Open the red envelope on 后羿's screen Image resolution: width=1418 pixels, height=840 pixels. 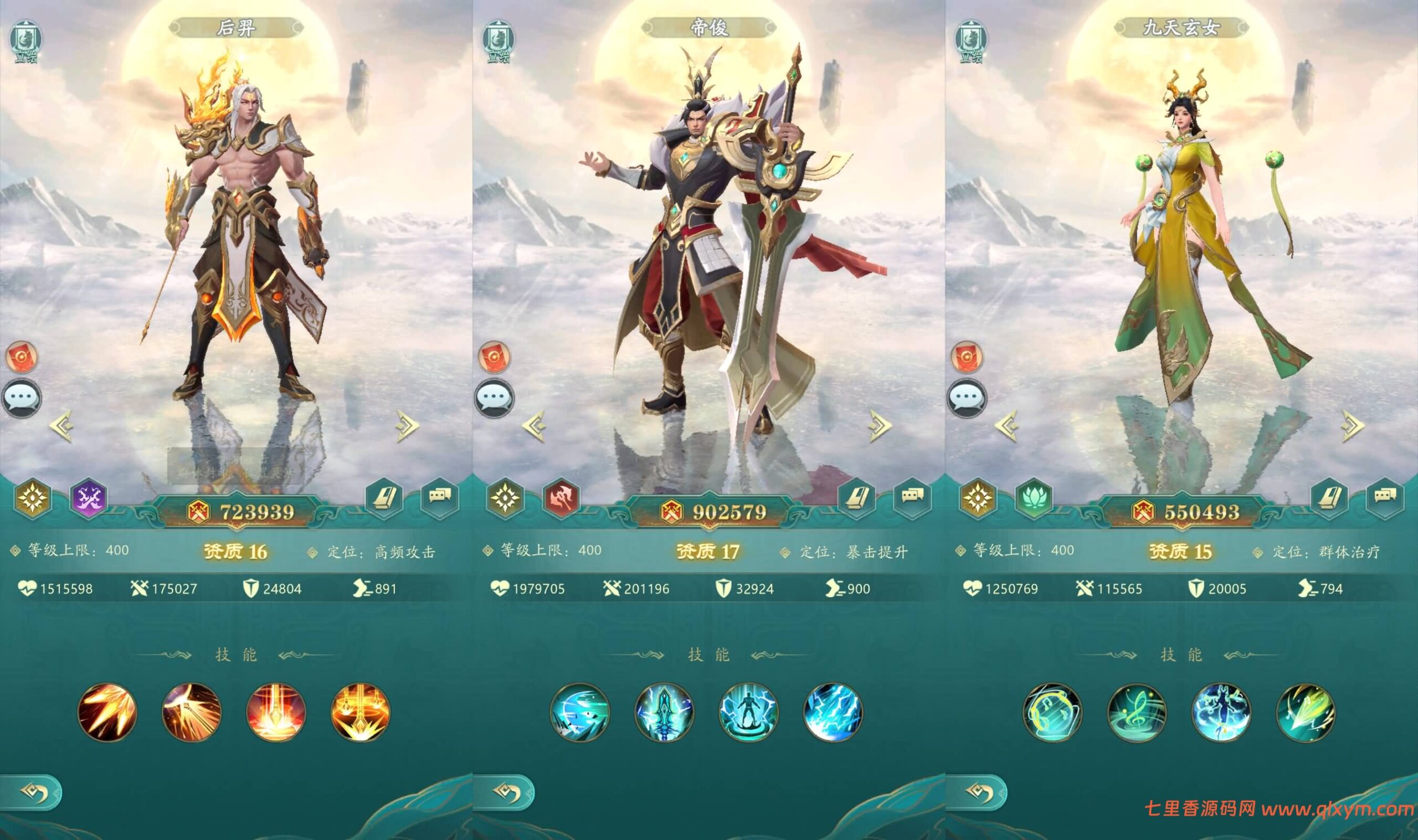point(22,357)
